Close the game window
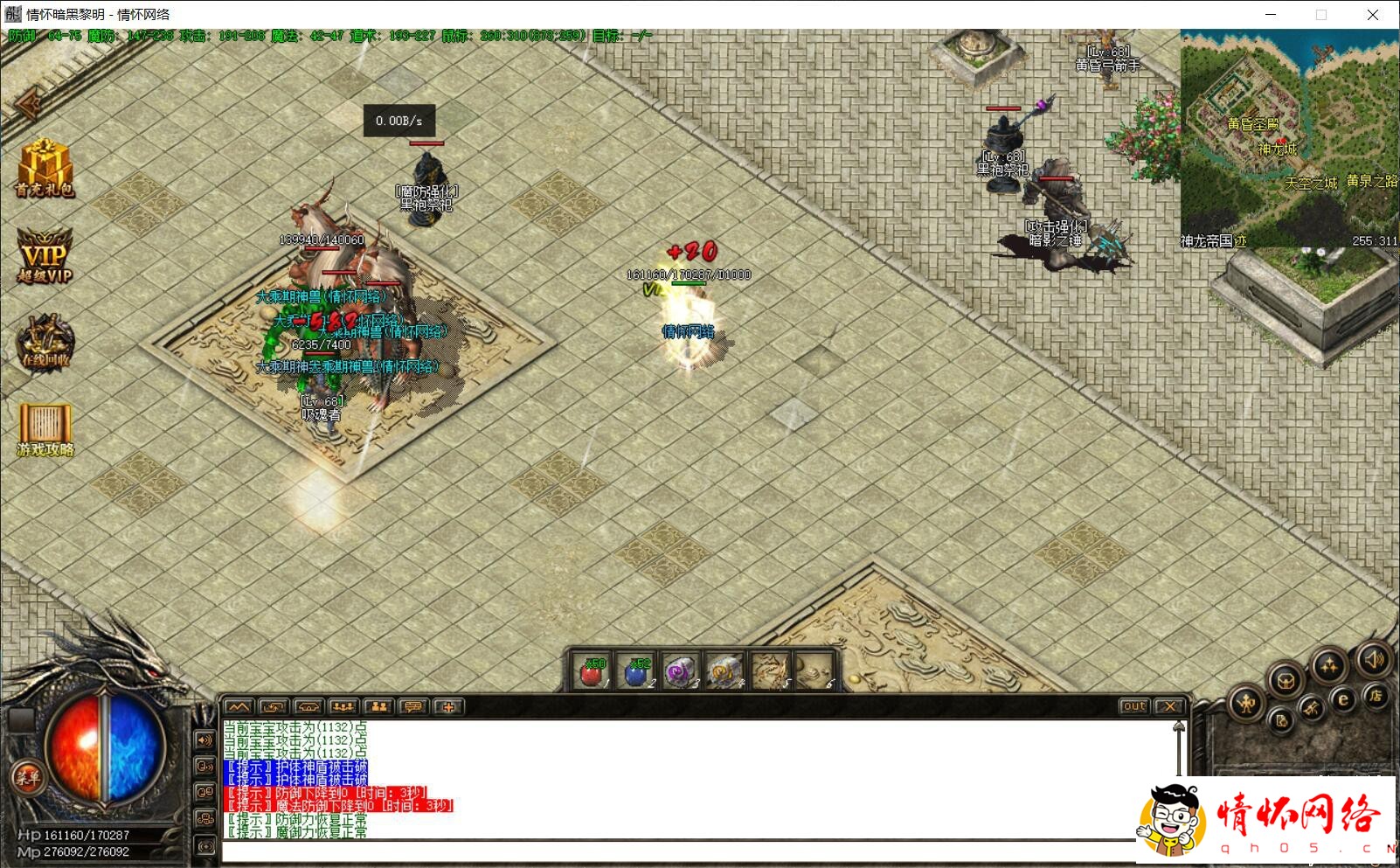The height and width of the screenshot is (868, 1400). [1373, 15]
